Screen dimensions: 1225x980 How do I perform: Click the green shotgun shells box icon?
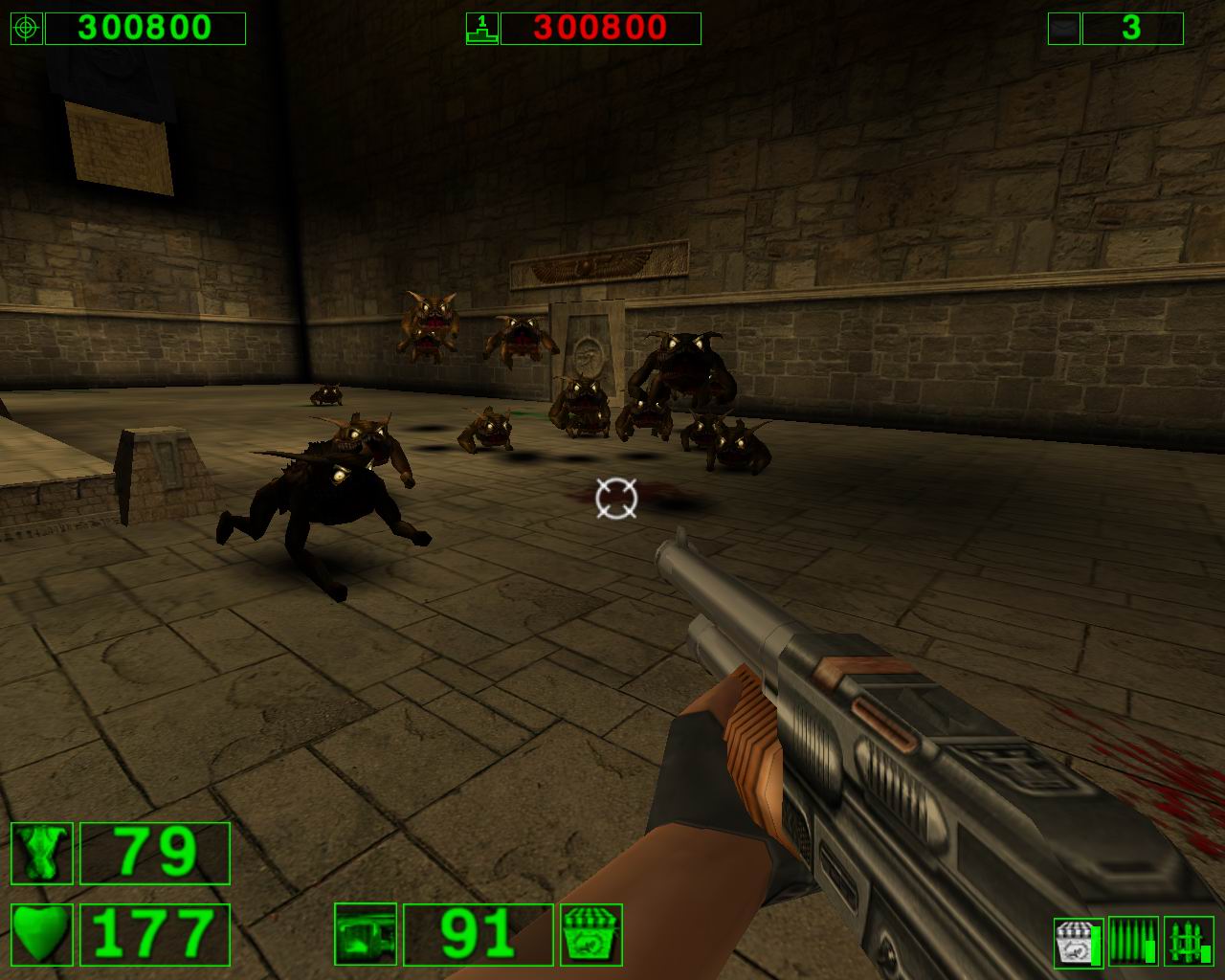pos(591,934)
